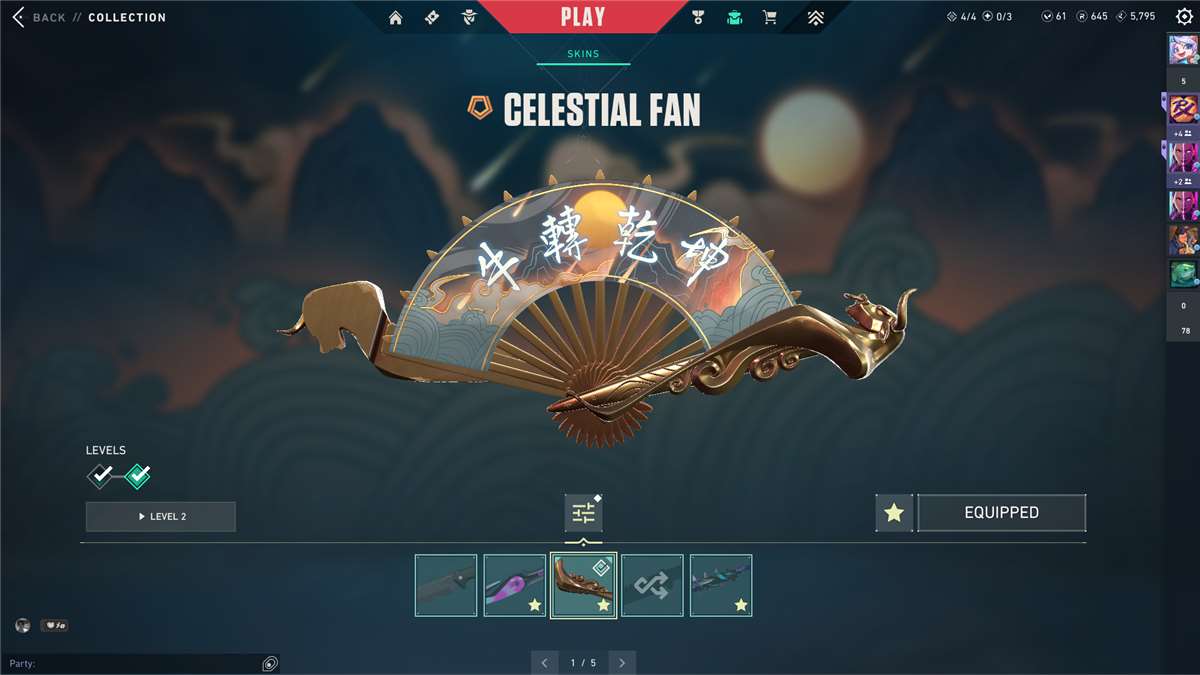Select the default black knife thumbnail
Viewport: 1200px width, 675px height.
pos(446,585)
